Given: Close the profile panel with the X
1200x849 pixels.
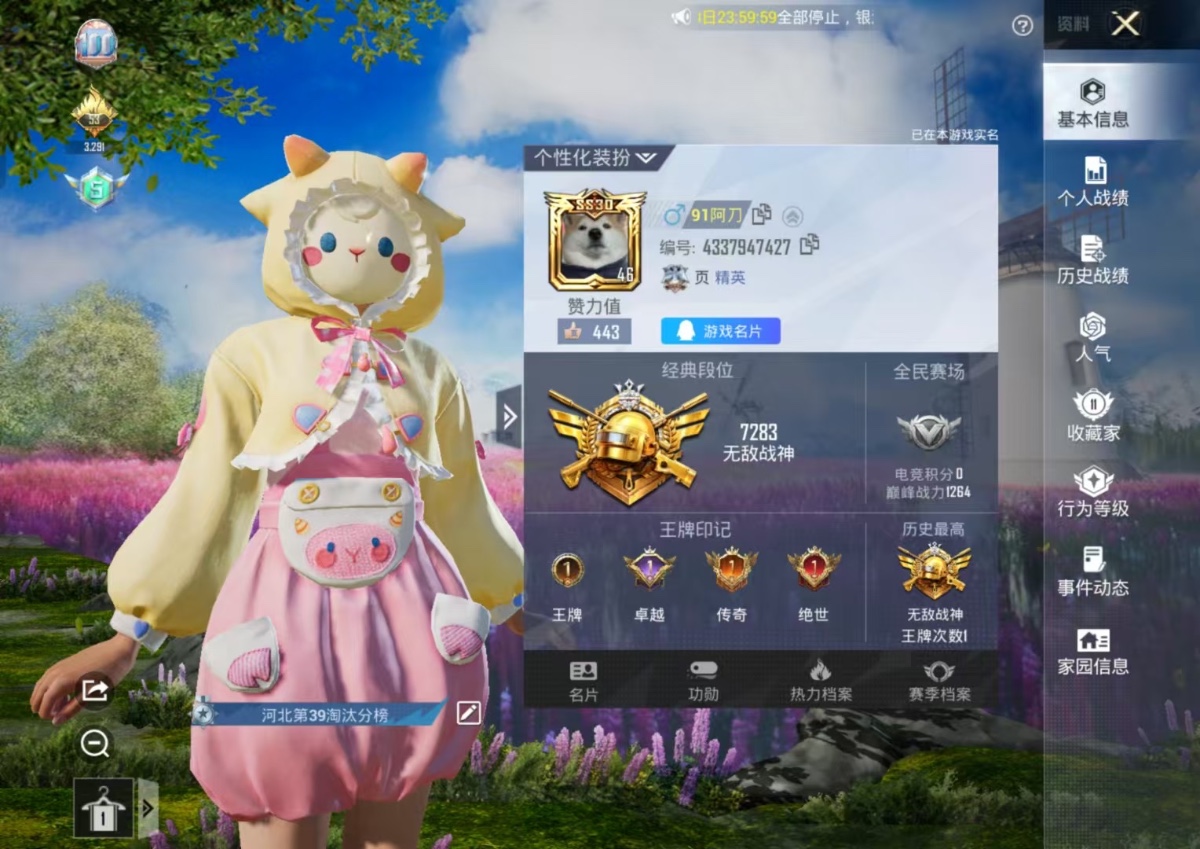Looking at the screenshot, I should pos(1125,24).
